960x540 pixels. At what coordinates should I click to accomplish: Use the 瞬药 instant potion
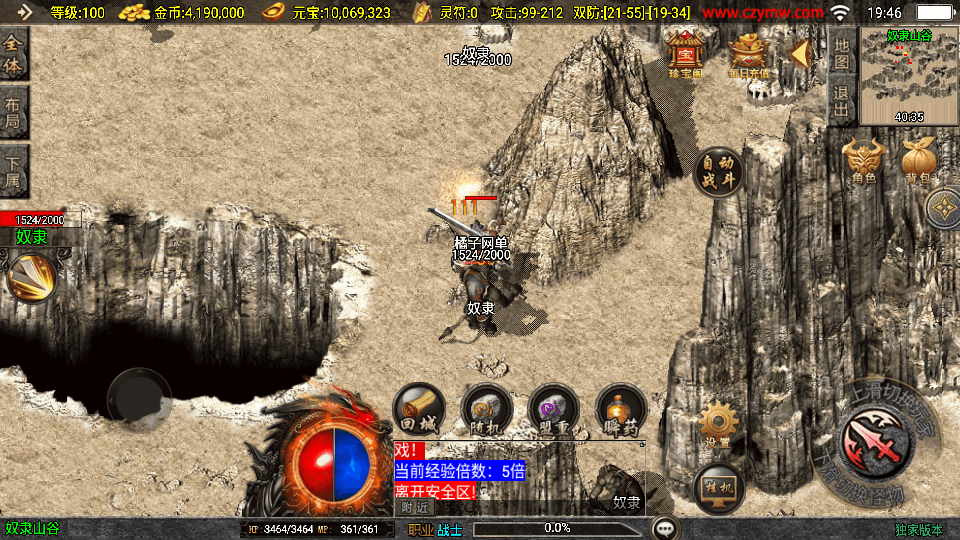pos(621,409)
